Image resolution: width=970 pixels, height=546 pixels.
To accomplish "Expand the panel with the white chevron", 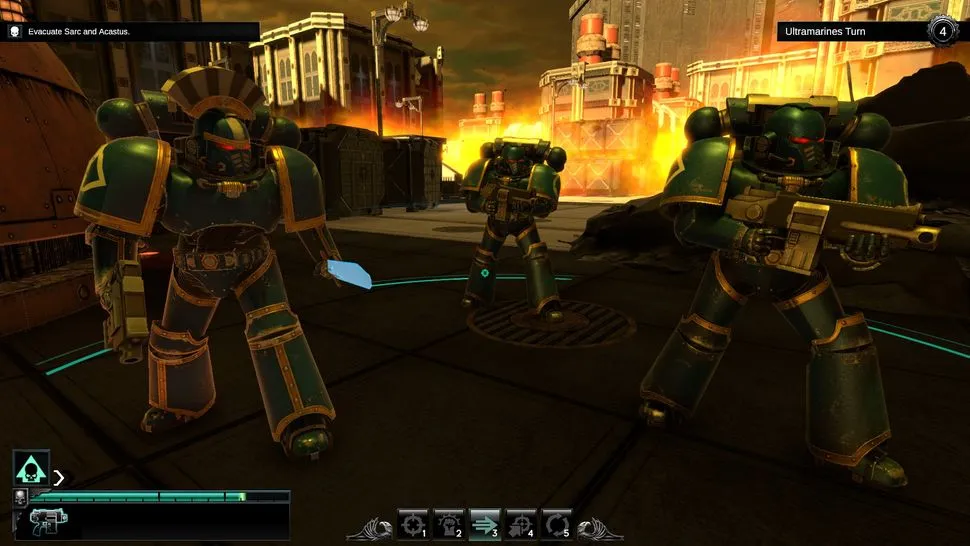I will [59, 477].
